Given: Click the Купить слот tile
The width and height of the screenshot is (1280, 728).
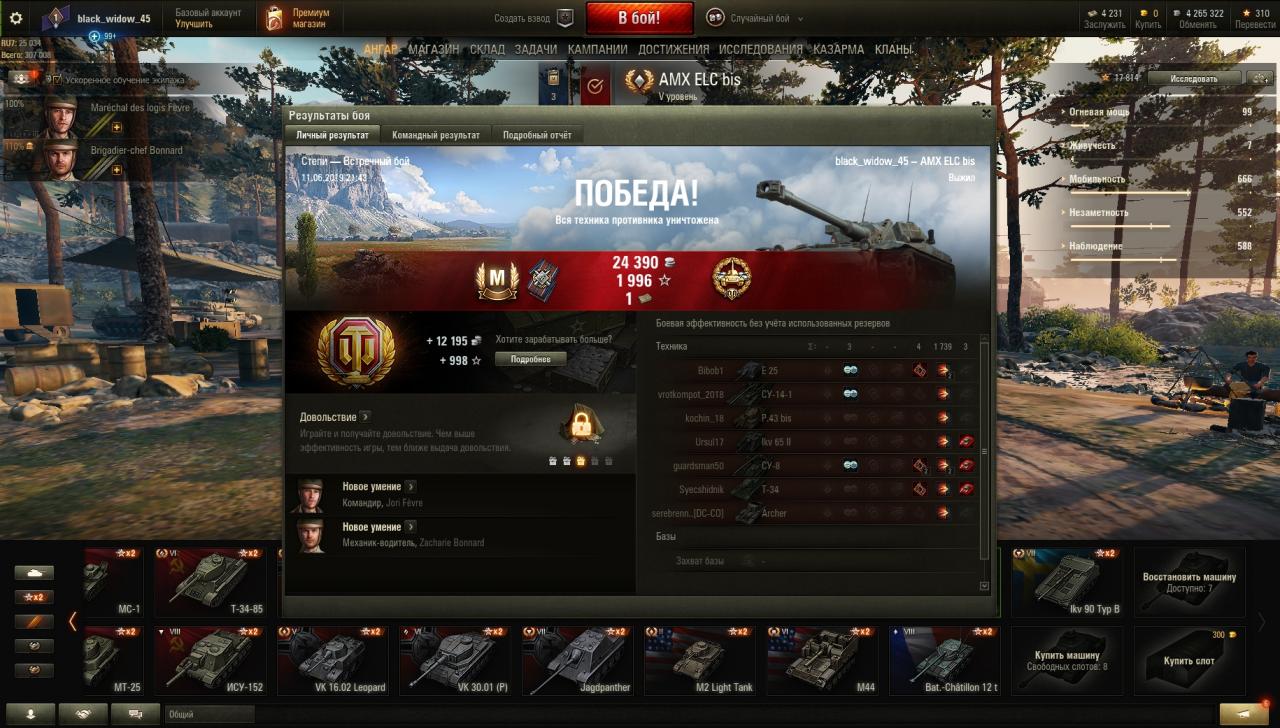Looking at the screenshot, I should (x=1189, y=661).
